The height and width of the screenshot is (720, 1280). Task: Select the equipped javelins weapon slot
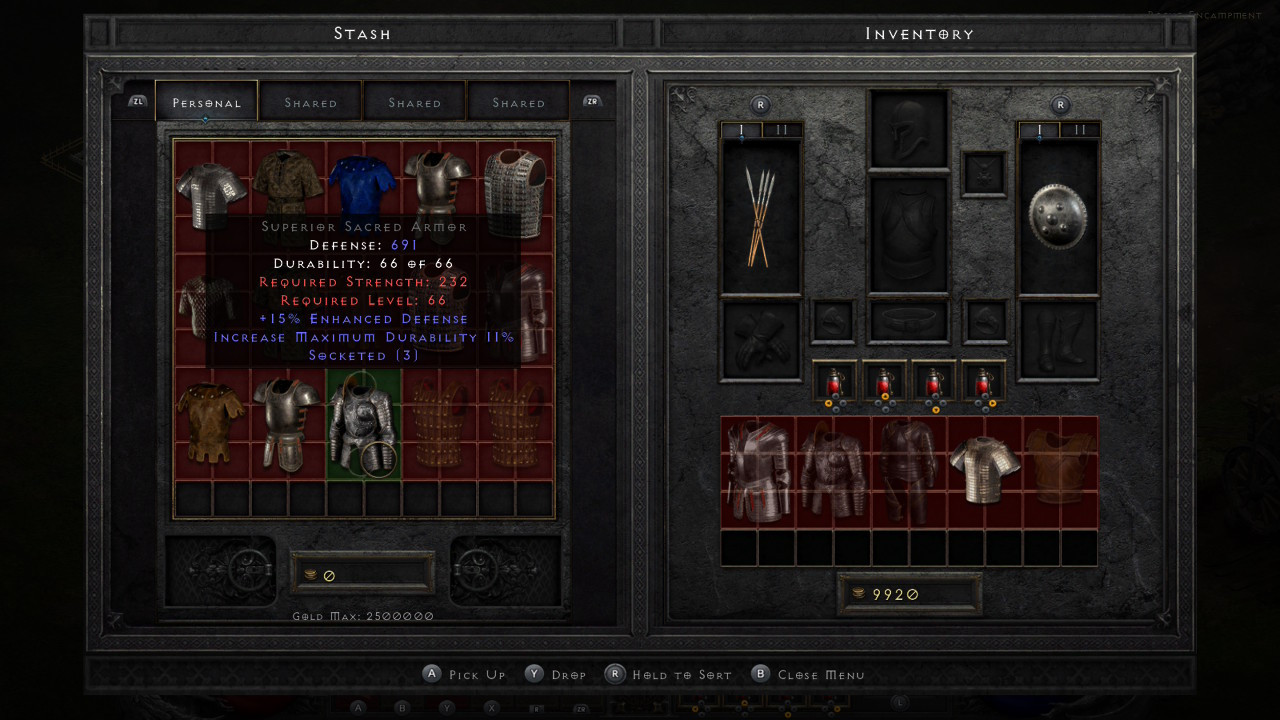pos(761,217)
